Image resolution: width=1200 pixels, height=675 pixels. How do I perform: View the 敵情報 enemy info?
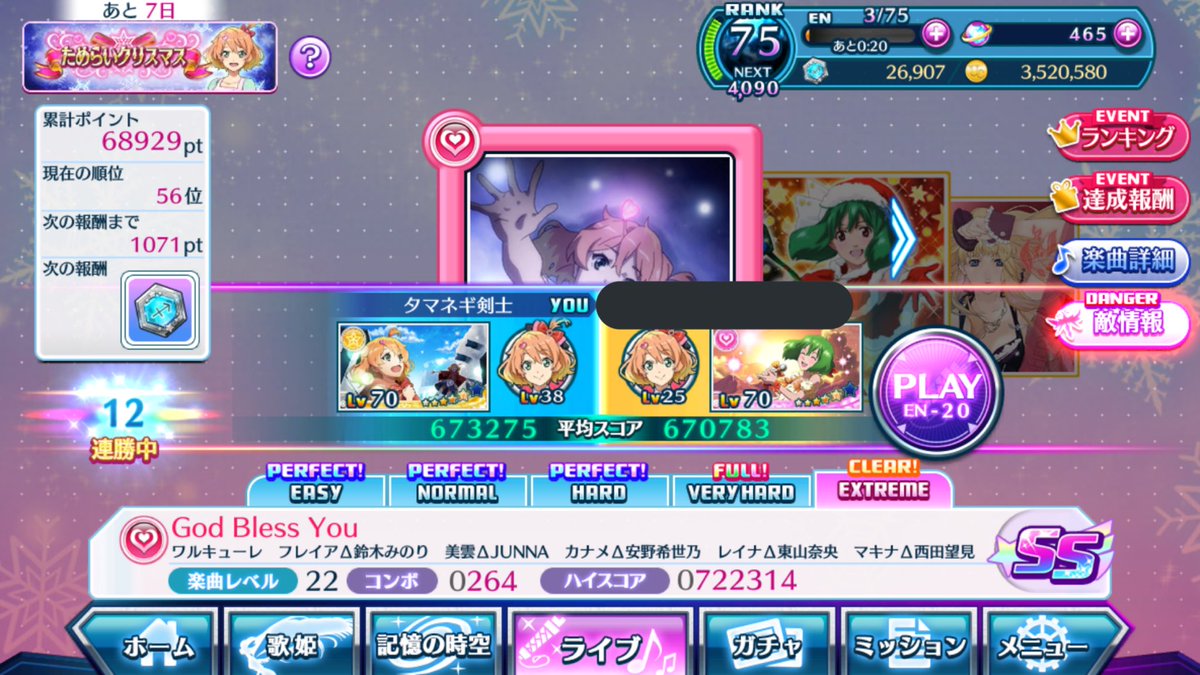click(x=1124, y=322)
